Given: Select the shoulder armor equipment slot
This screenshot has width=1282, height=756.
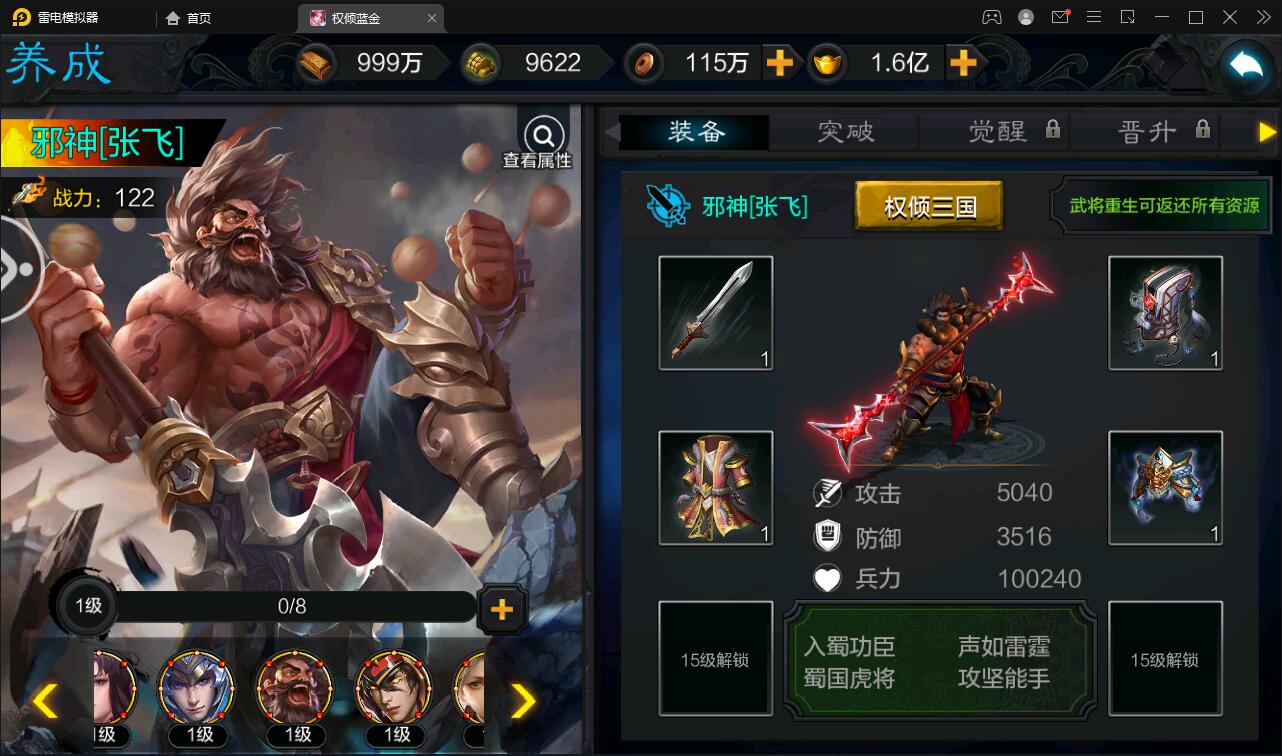Looking at the screenshot, I should [x=1164, y=488].
